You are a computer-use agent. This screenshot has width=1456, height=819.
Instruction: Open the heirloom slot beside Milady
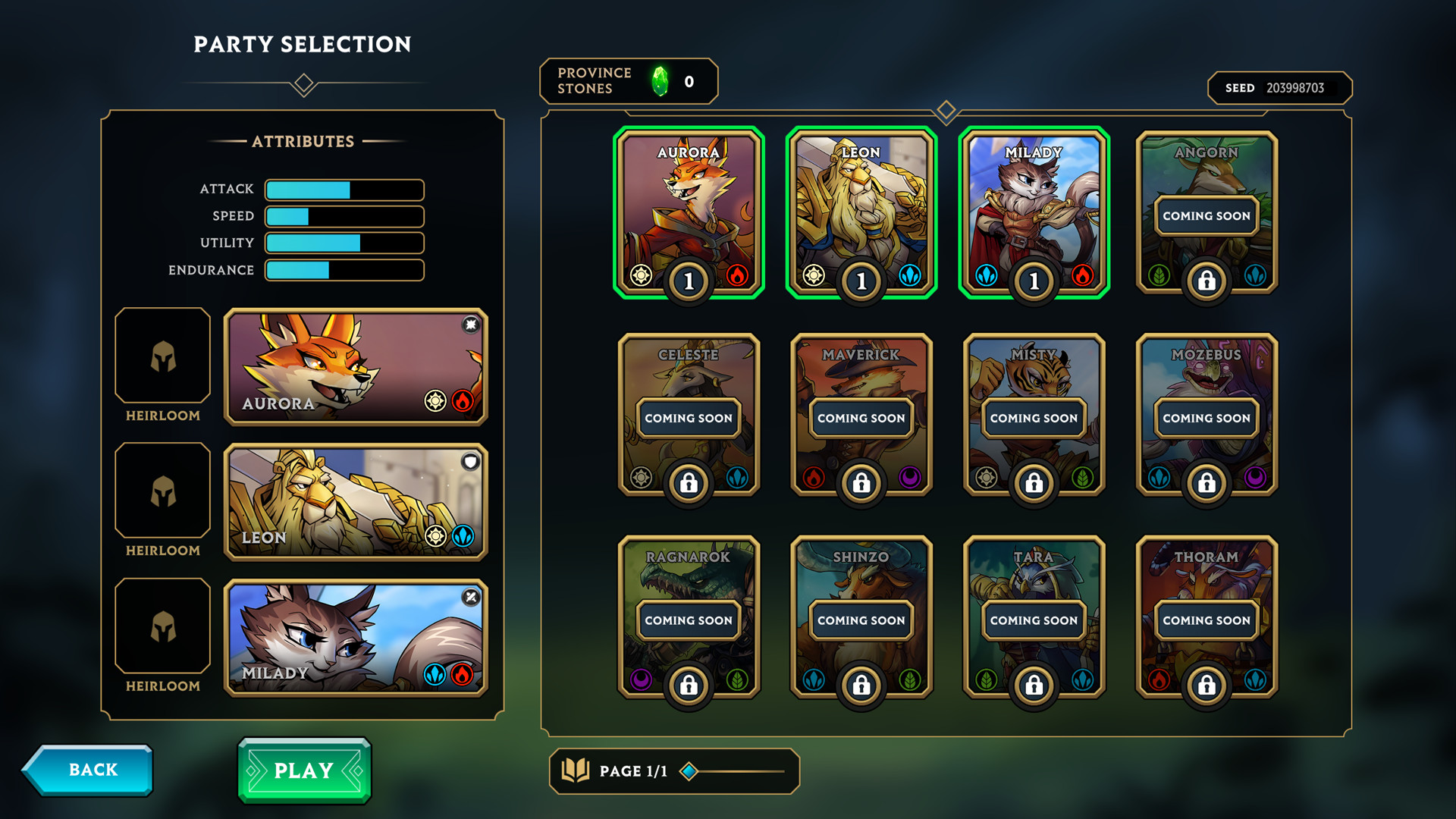(163, 626)
